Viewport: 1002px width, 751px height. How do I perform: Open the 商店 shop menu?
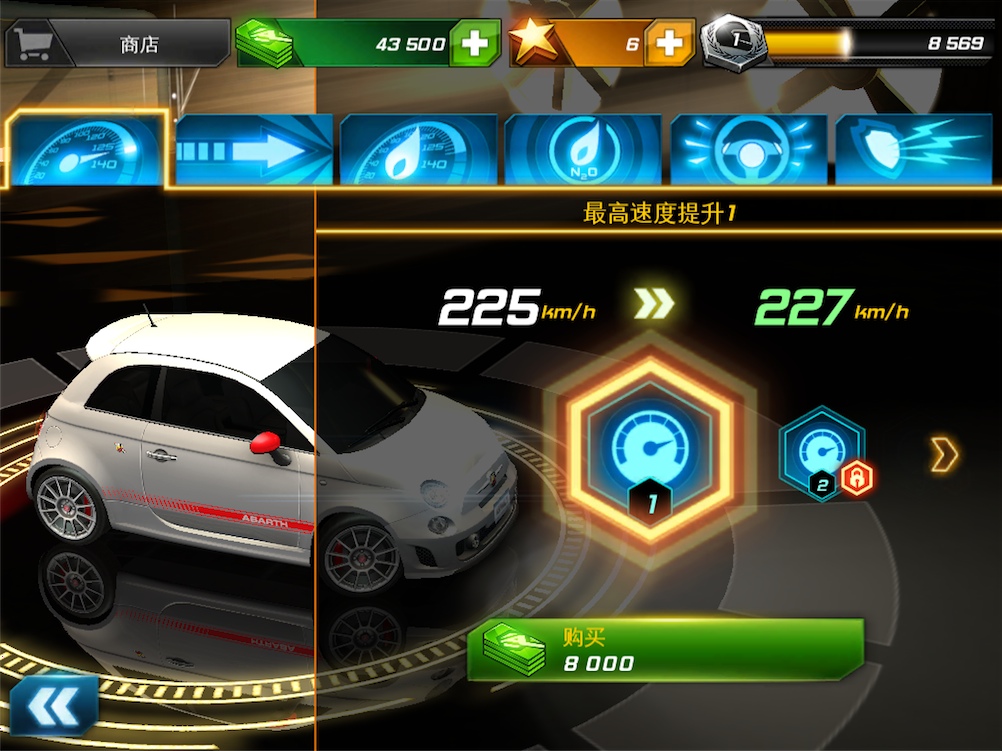tap(118, 44)
